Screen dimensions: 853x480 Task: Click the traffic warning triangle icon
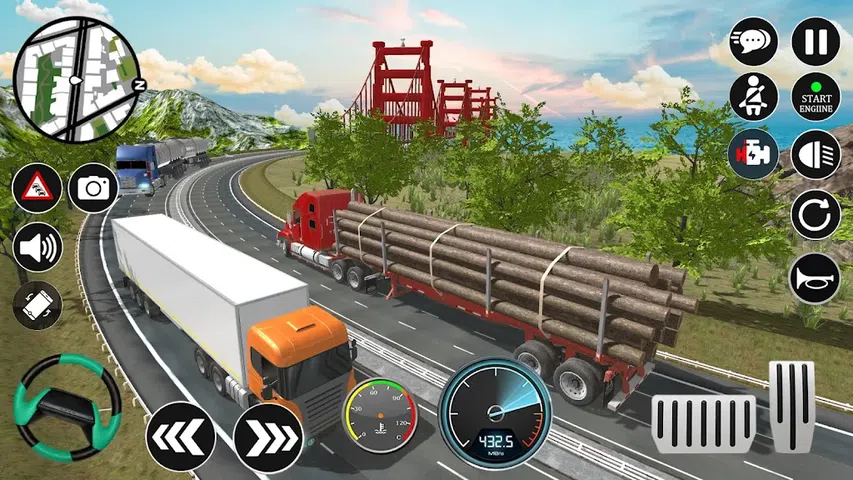(x=37, y=188)
